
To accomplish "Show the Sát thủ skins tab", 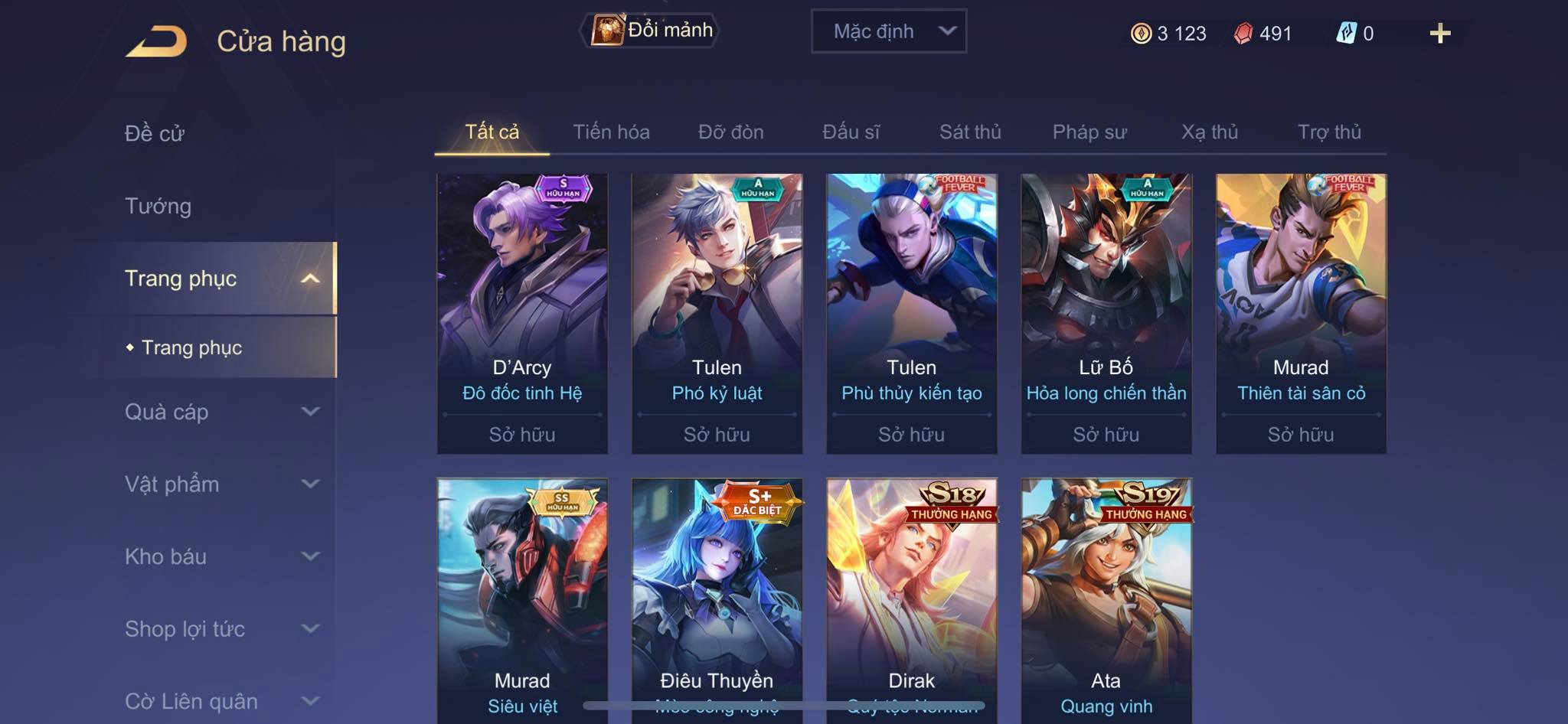I will 970,132.
